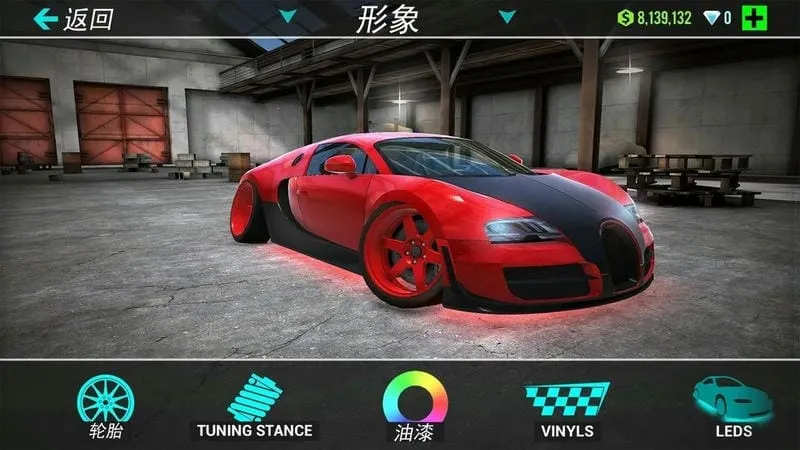Click the down arrow right of 形象
This screenshot has height=450, width=800.
tap(507, 16)
